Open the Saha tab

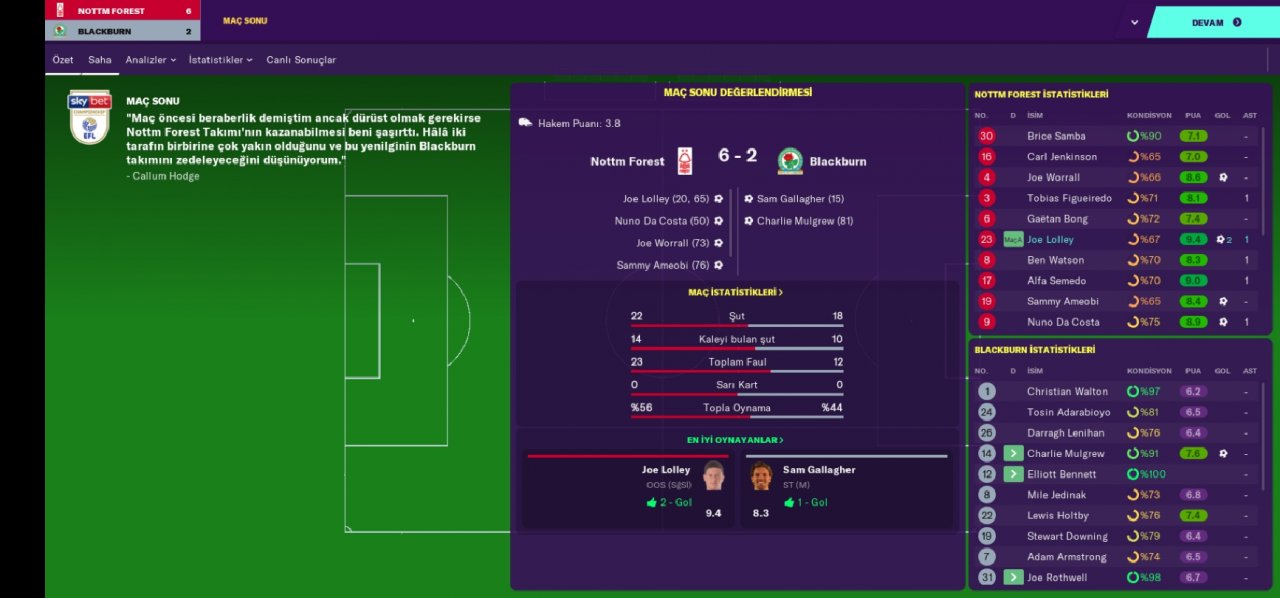pyautogui.click(x=100, y=60)
